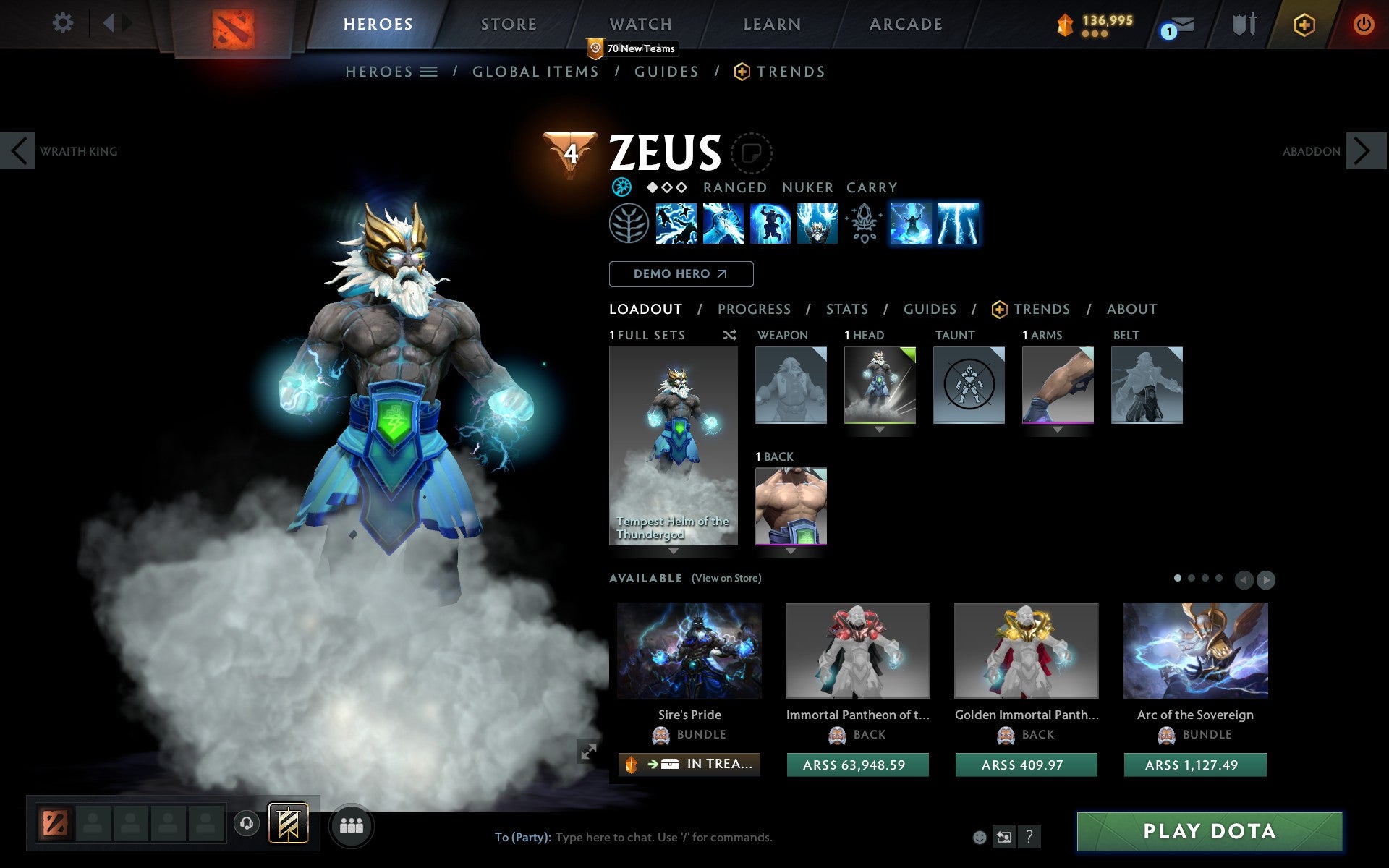Select the Golden Immortal Pantheon back thumbnail

pos(1026,650)
